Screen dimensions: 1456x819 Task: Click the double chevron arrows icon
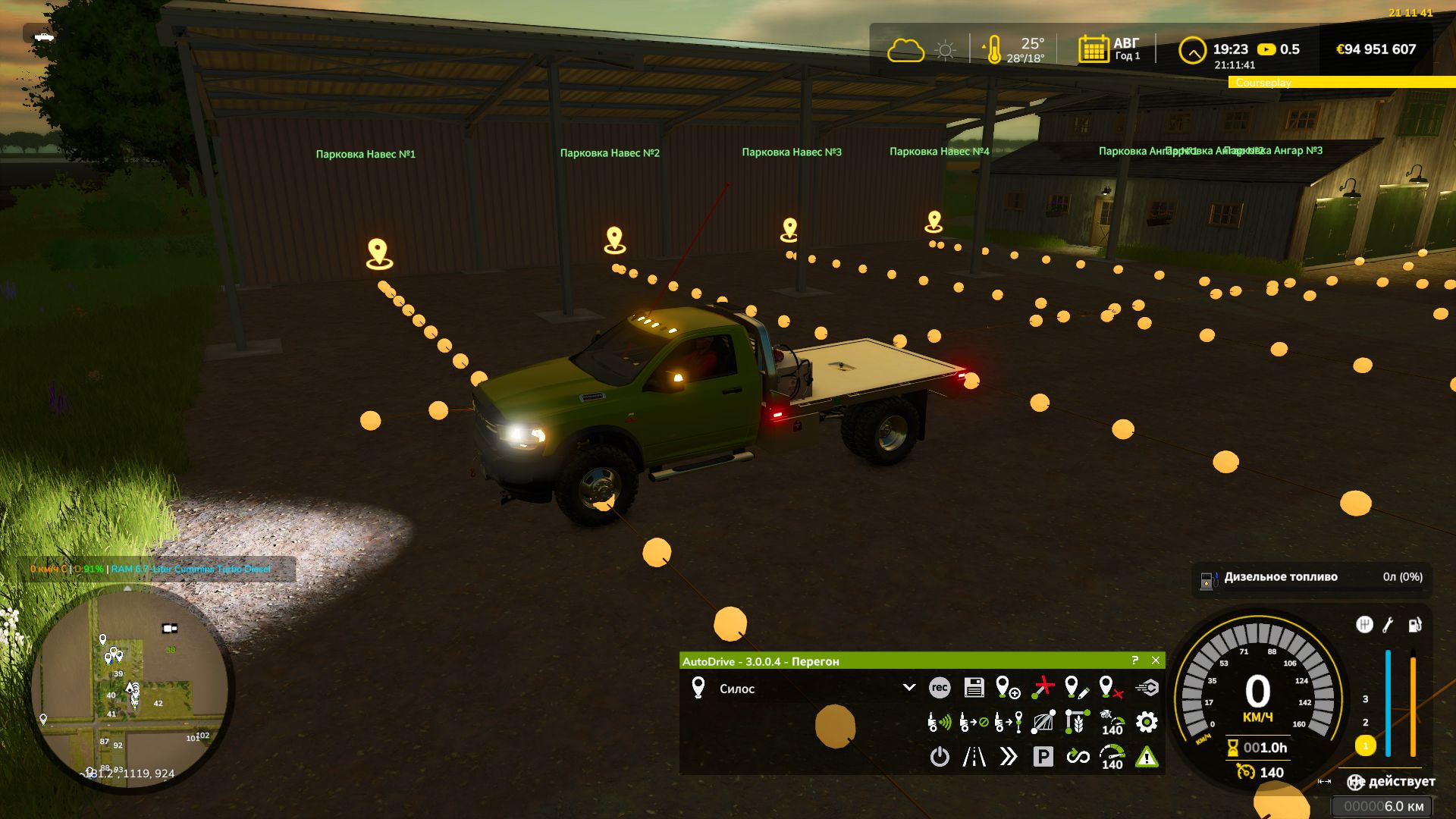1008,757
